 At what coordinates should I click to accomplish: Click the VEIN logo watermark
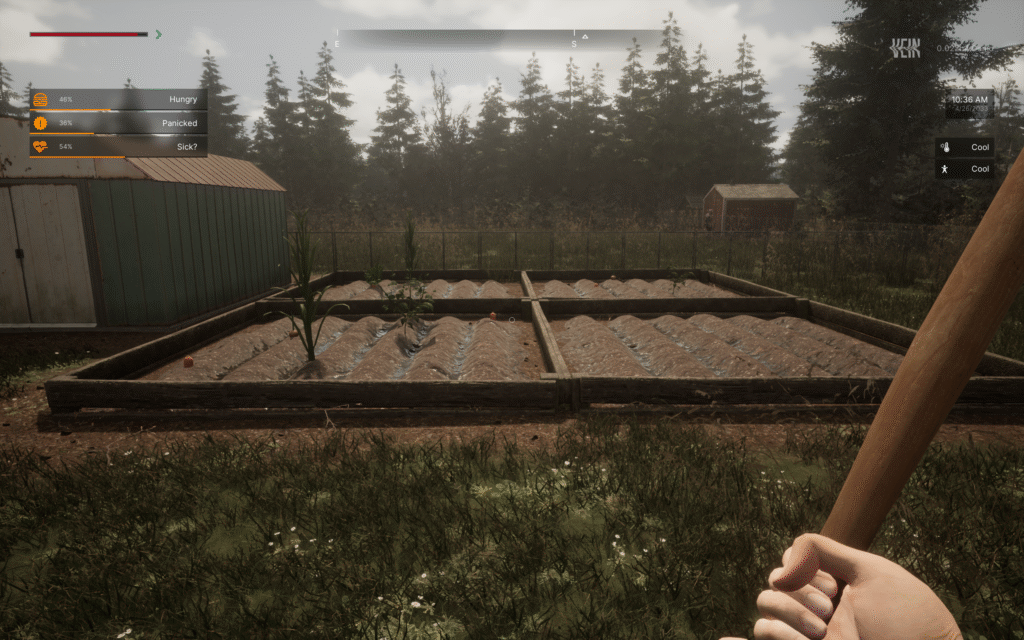coord(907,47)
